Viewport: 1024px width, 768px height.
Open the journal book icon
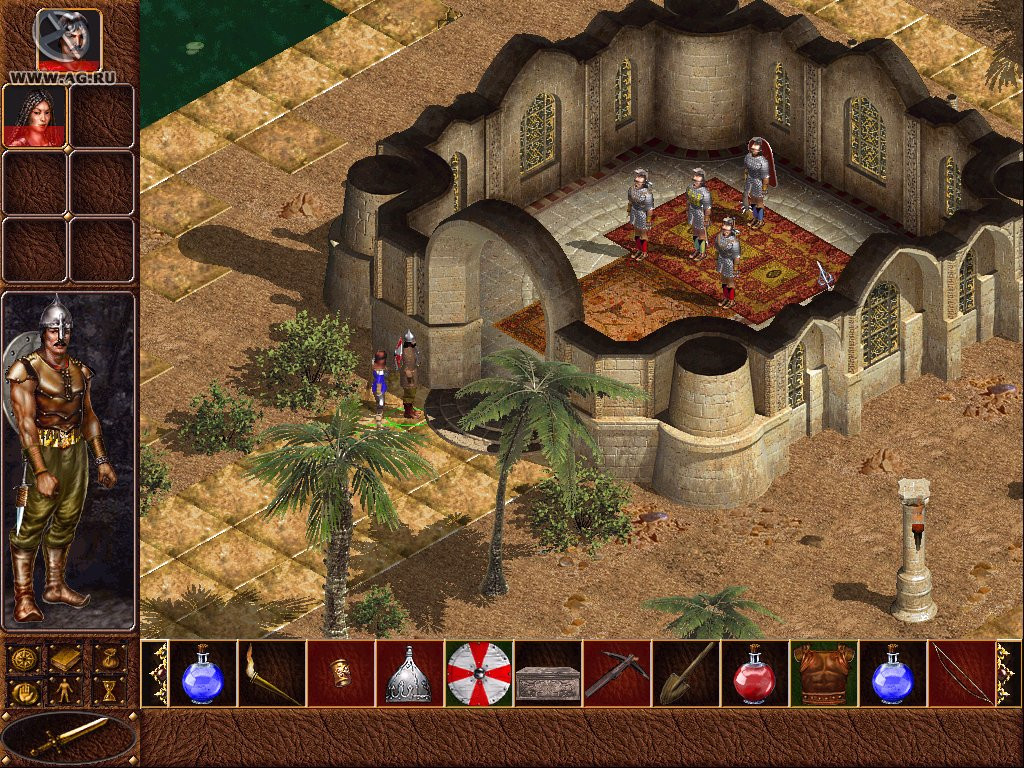point(67,659)
